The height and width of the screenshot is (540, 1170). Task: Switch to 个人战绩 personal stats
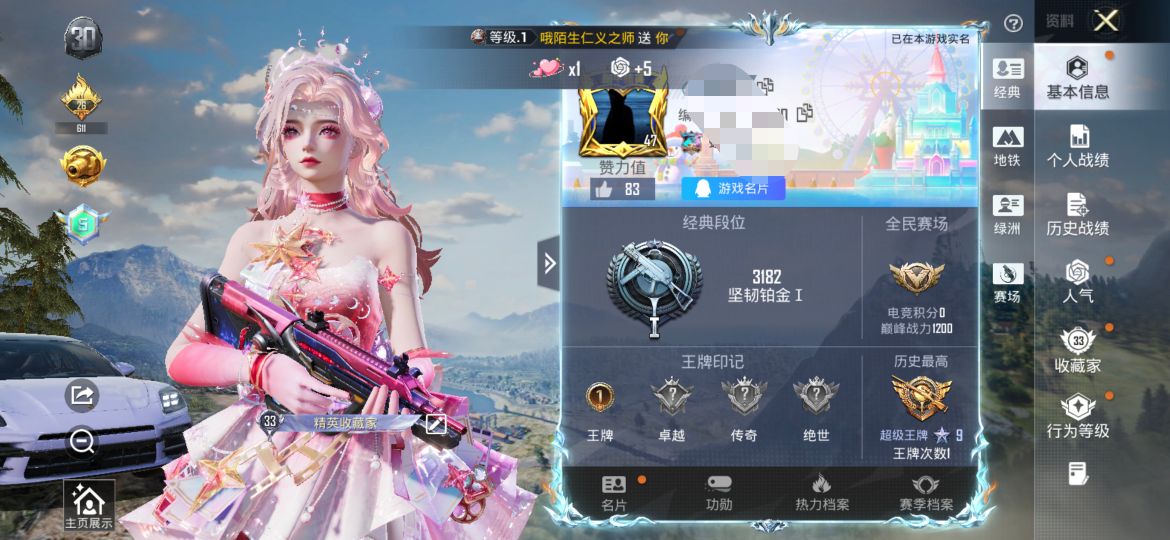coord(1077,146)
